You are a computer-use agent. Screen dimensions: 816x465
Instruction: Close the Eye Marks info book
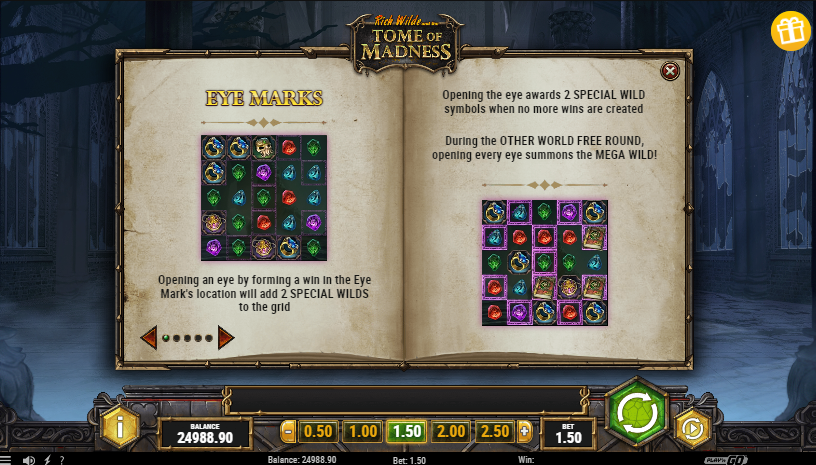point(670,70)
